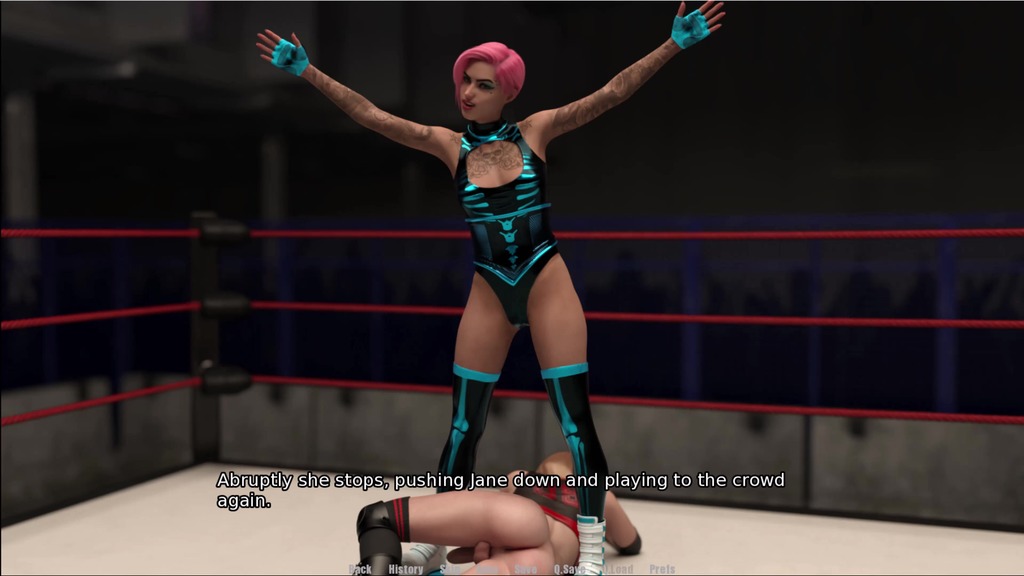Open the dialogue History log
This screenshot has width=1024, height=576.
point(405,569)
